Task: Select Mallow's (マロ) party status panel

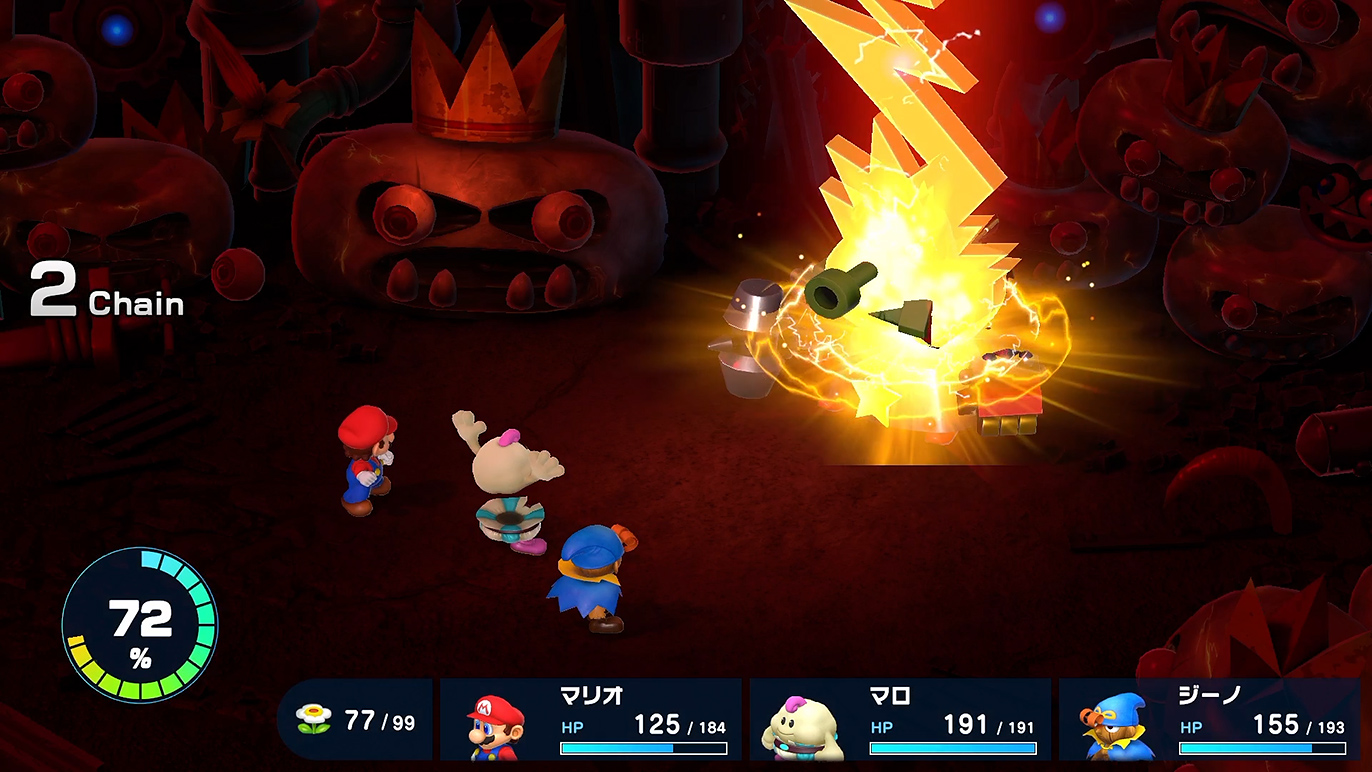Action: click(x=900, y=719)
